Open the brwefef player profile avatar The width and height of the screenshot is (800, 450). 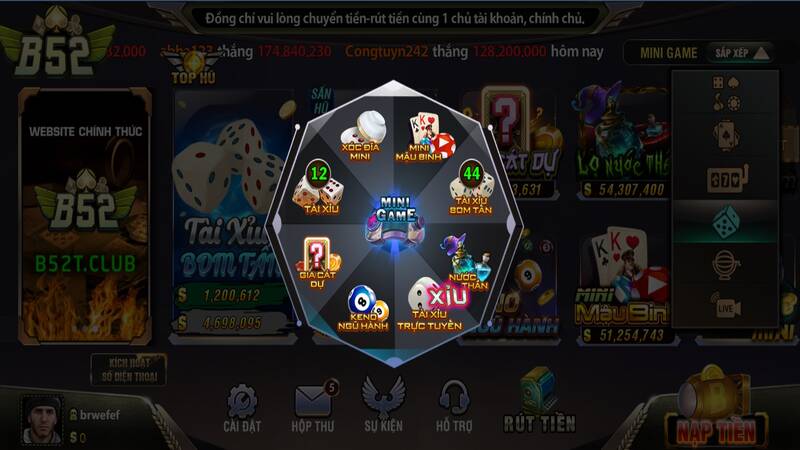click(x=41, y=419)
